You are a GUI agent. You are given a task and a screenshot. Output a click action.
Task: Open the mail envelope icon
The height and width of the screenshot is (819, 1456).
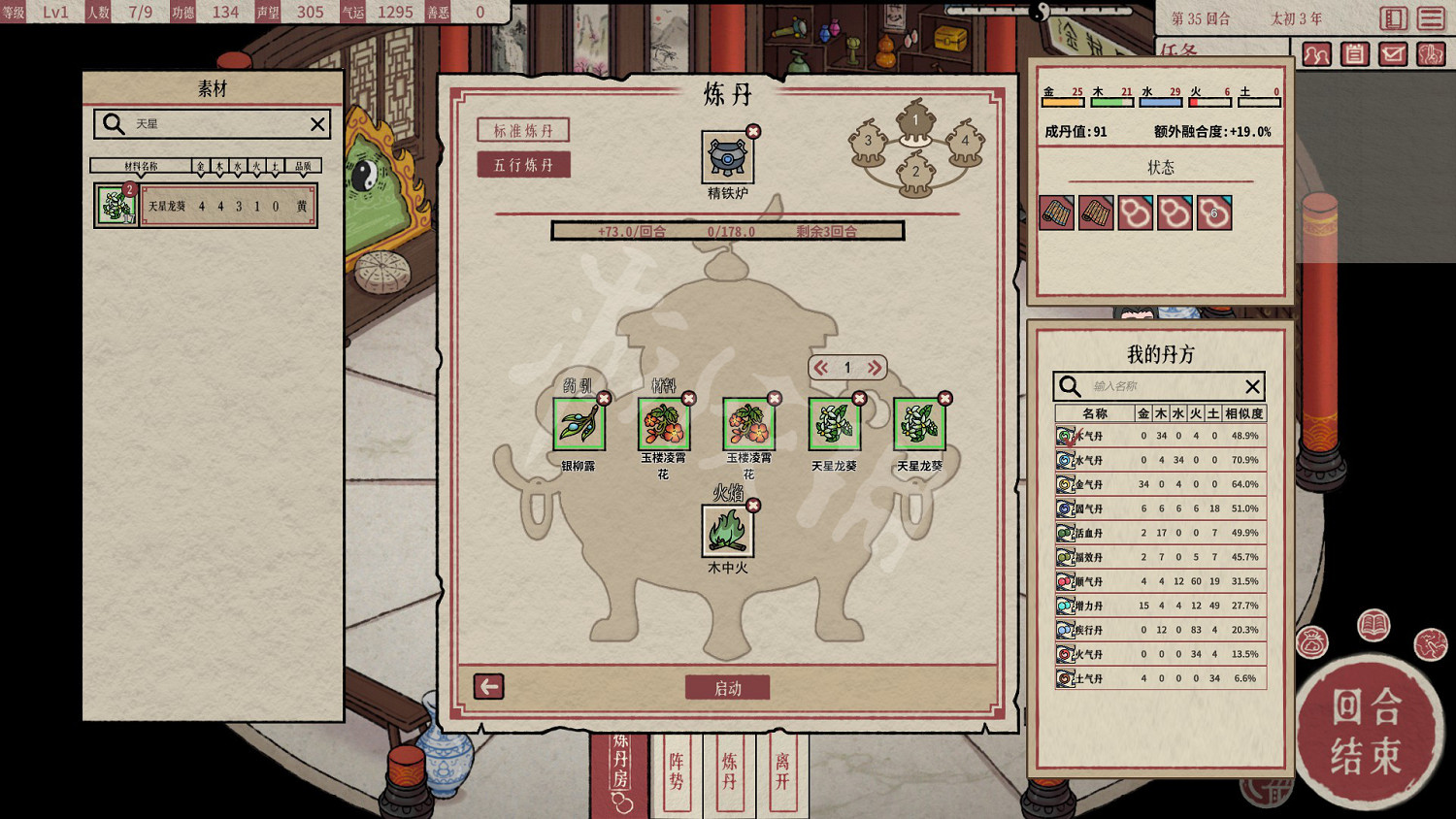1393,54
